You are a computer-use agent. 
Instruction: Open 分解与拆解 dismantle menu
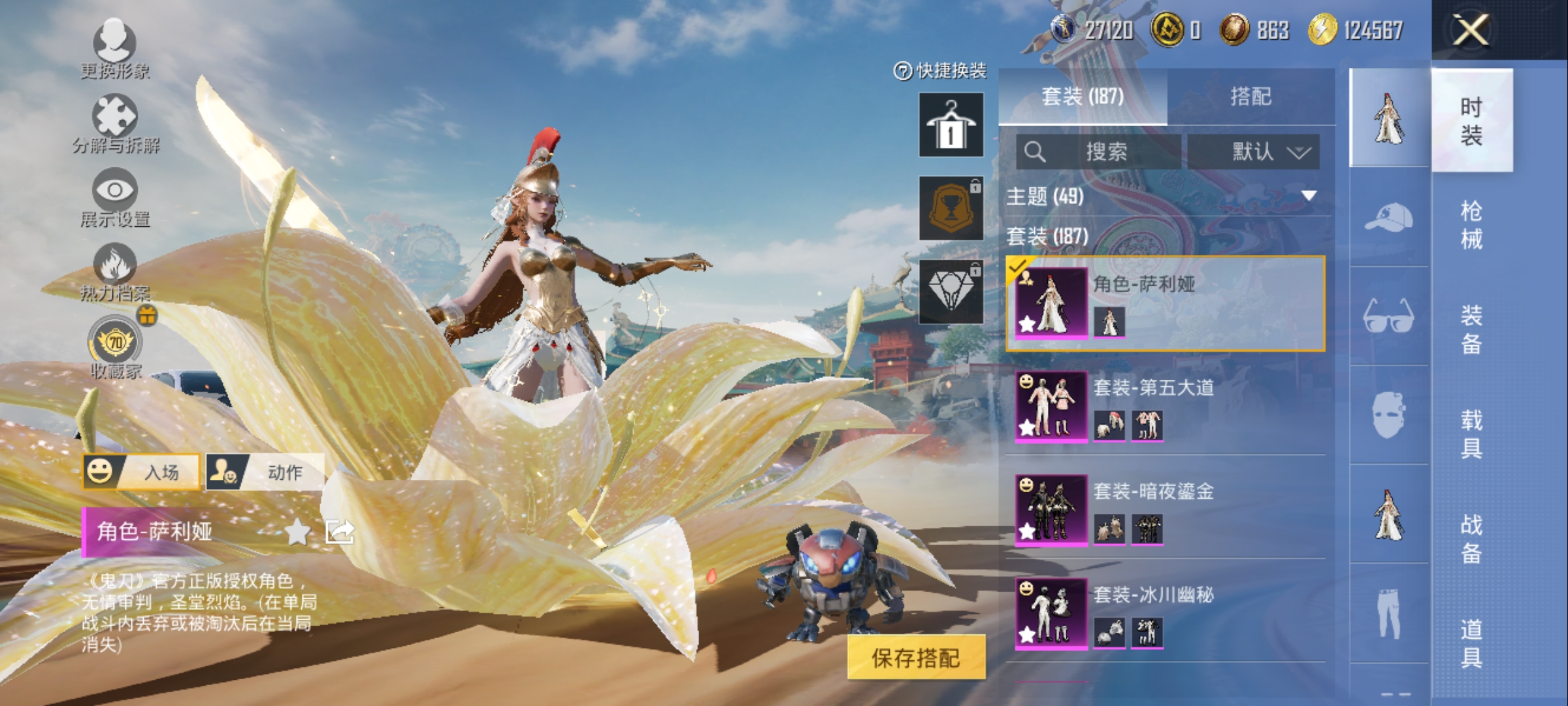115,123
